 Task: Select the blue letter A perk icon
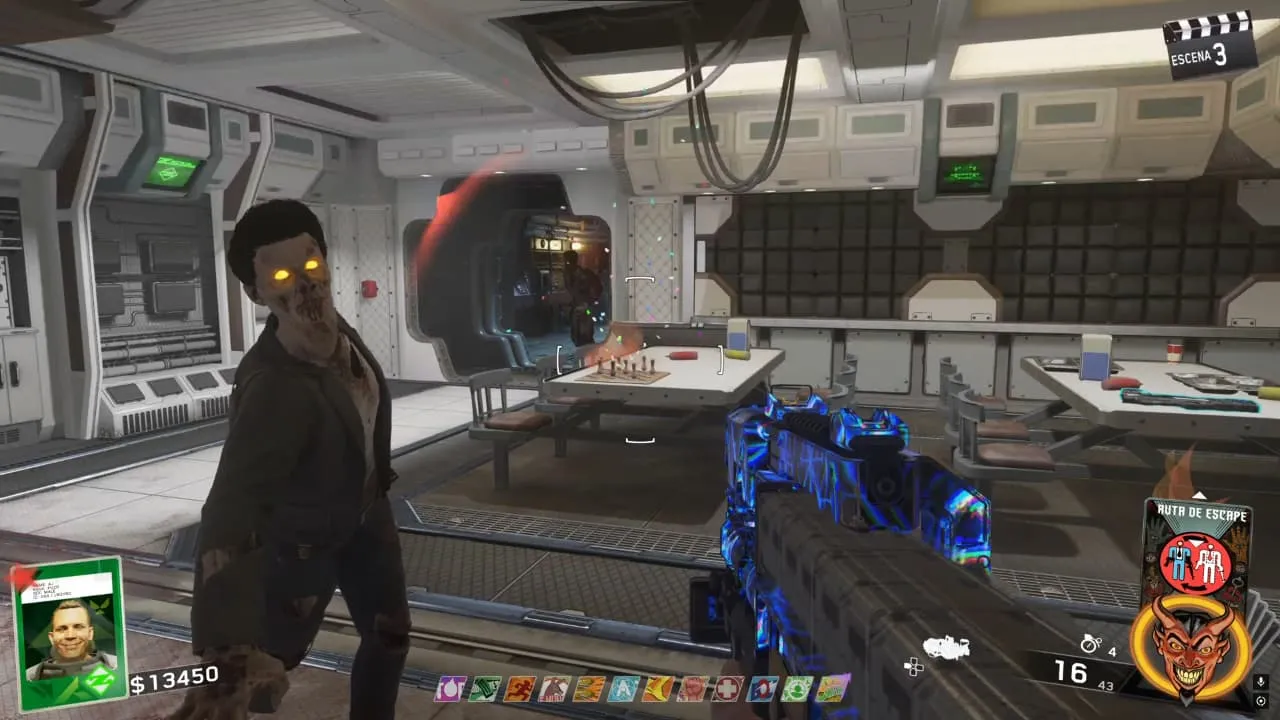coord(624,688)
